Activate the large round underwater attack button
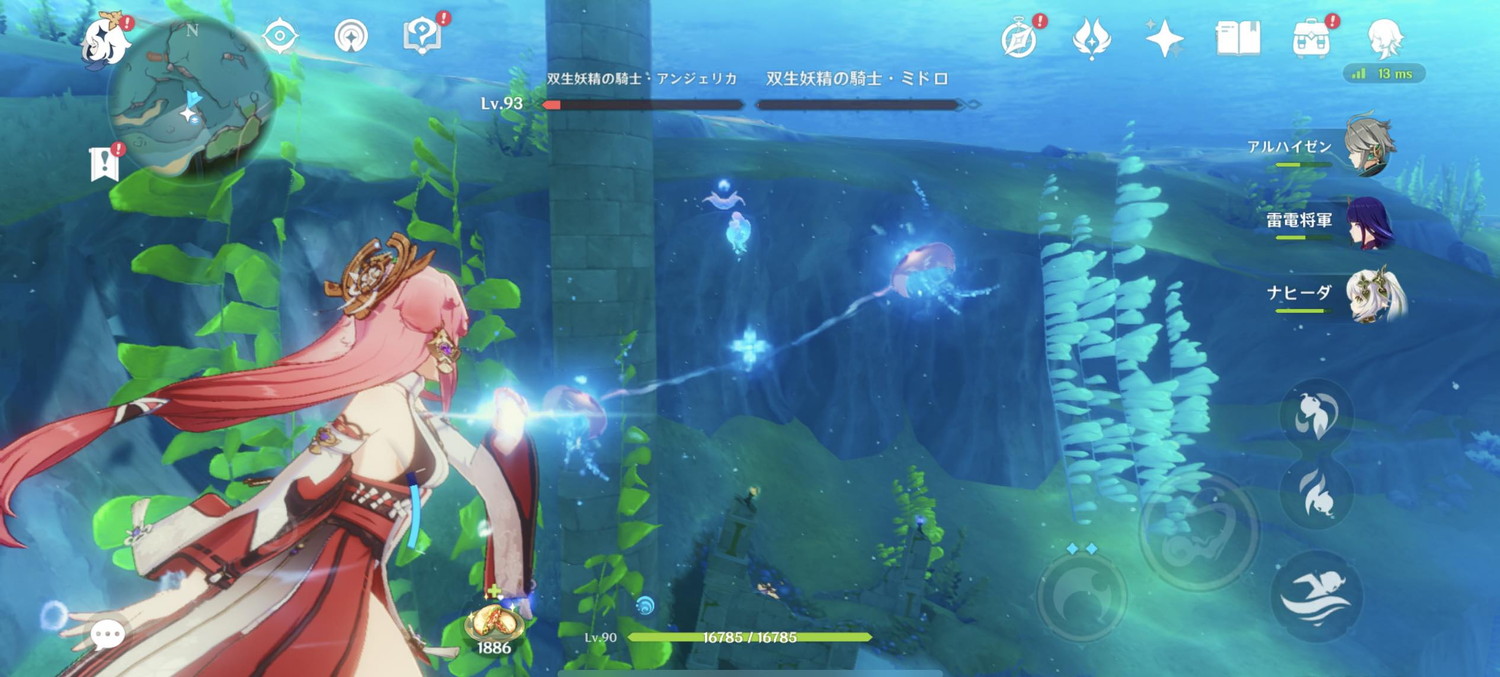This screenshot has height=677, width=1500. [1198, 518]
